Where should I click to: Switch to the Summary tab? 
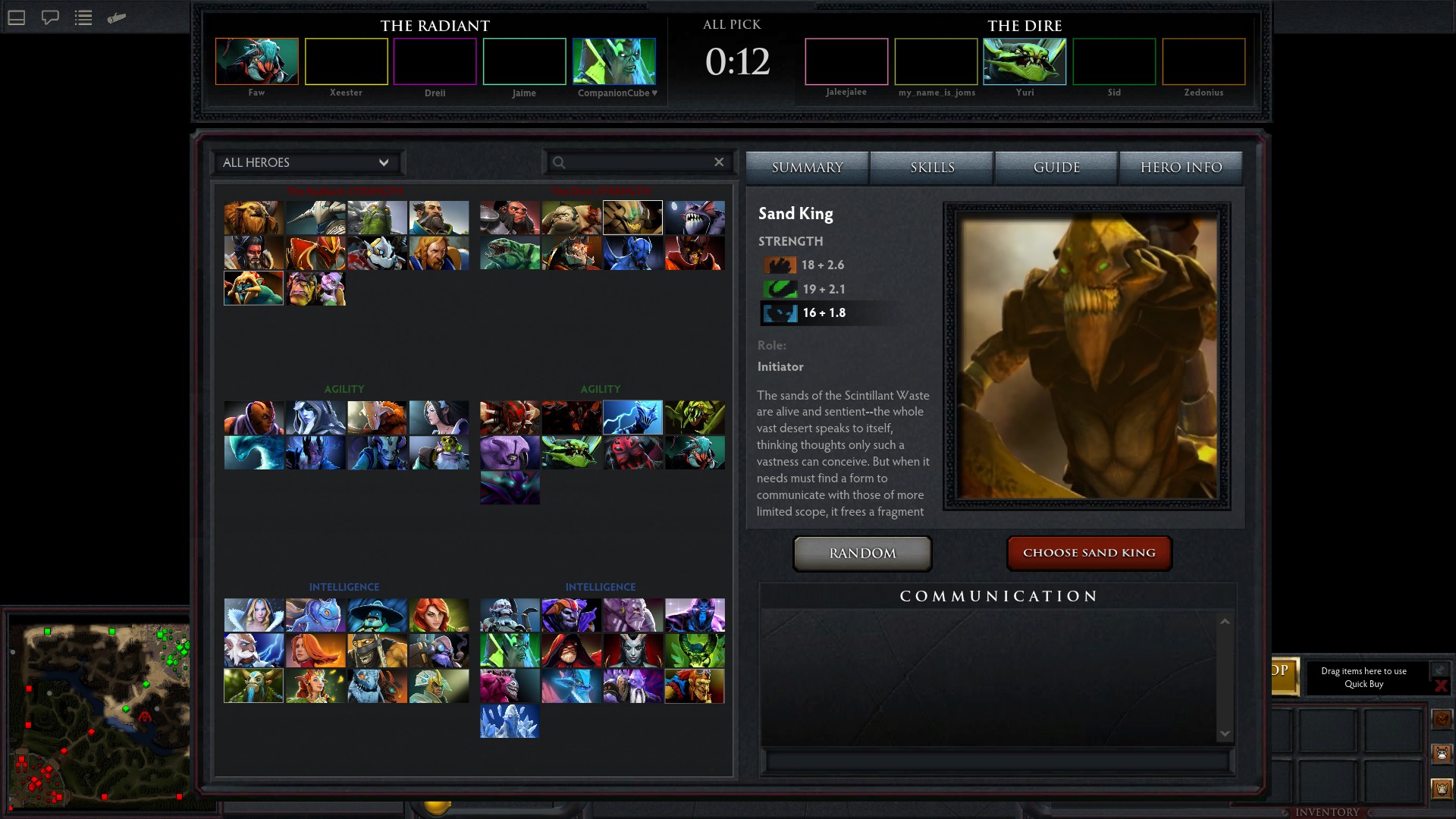point(807,168)
